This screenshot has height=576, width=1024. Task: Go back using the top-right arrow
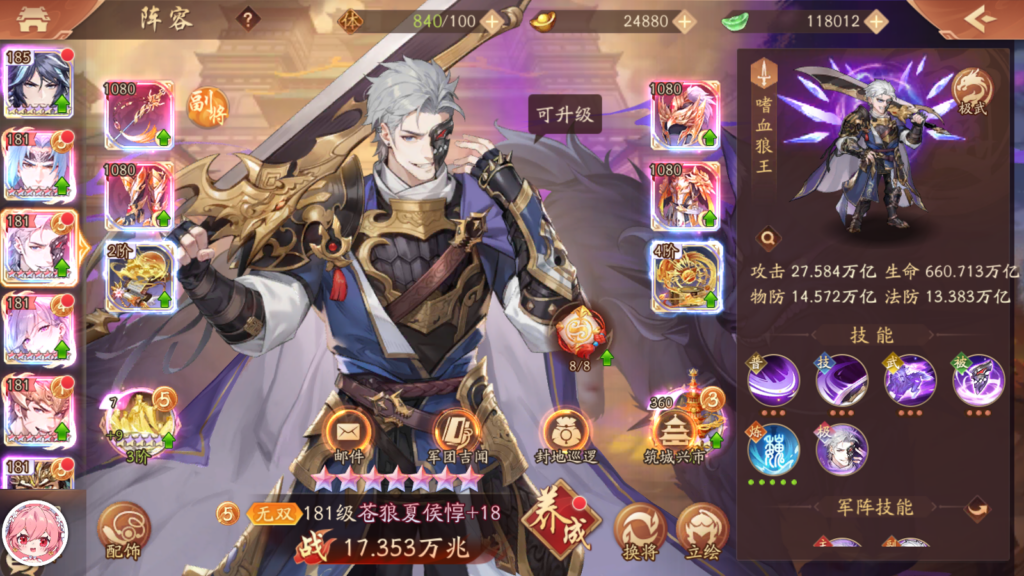click(981, 18)
